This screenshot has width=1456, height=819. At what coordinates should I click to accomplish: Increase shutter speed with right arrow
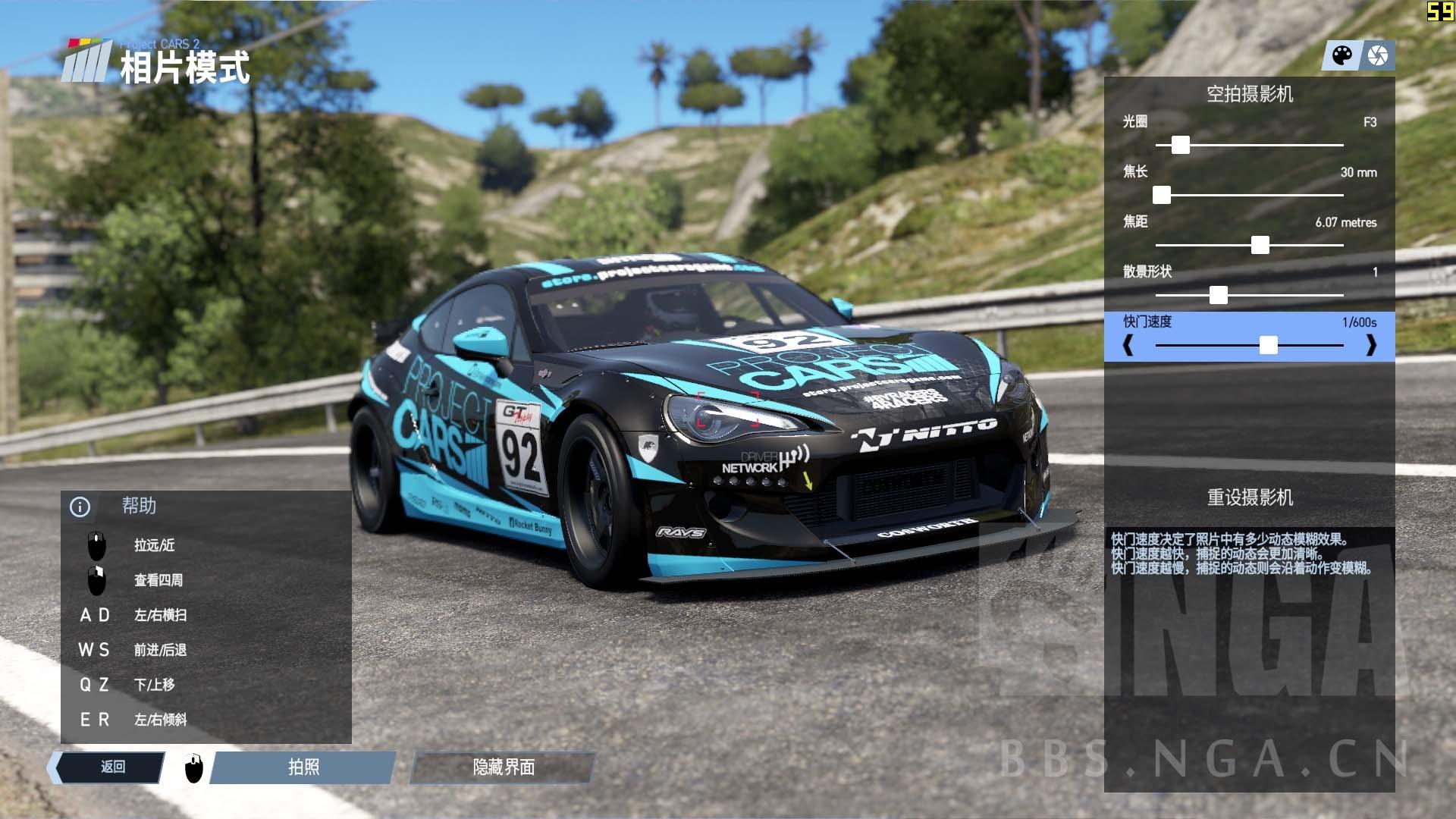[1370, 346]
